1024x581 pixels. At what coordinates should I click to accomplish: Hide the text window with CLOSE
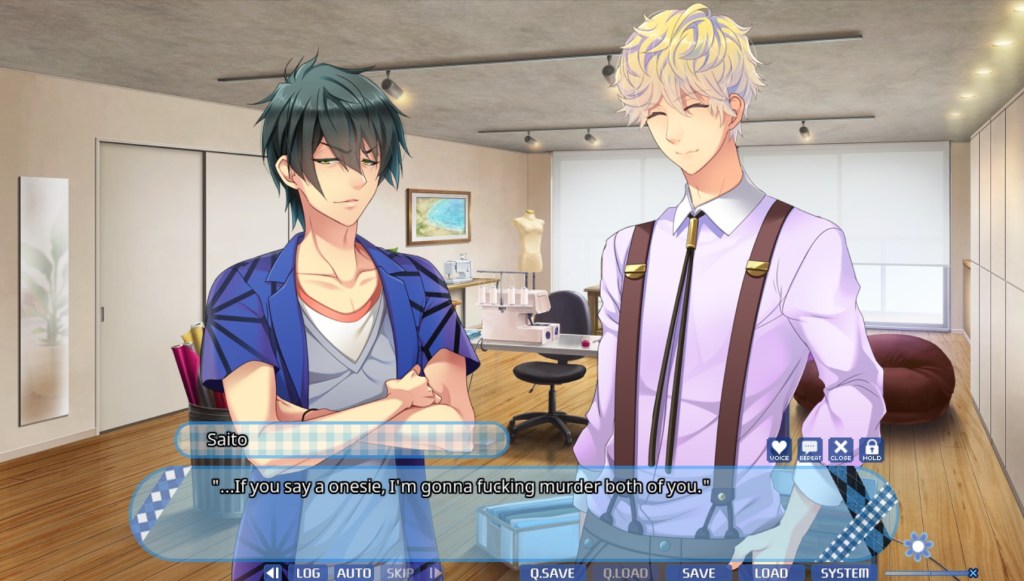(x=841, y=450)
